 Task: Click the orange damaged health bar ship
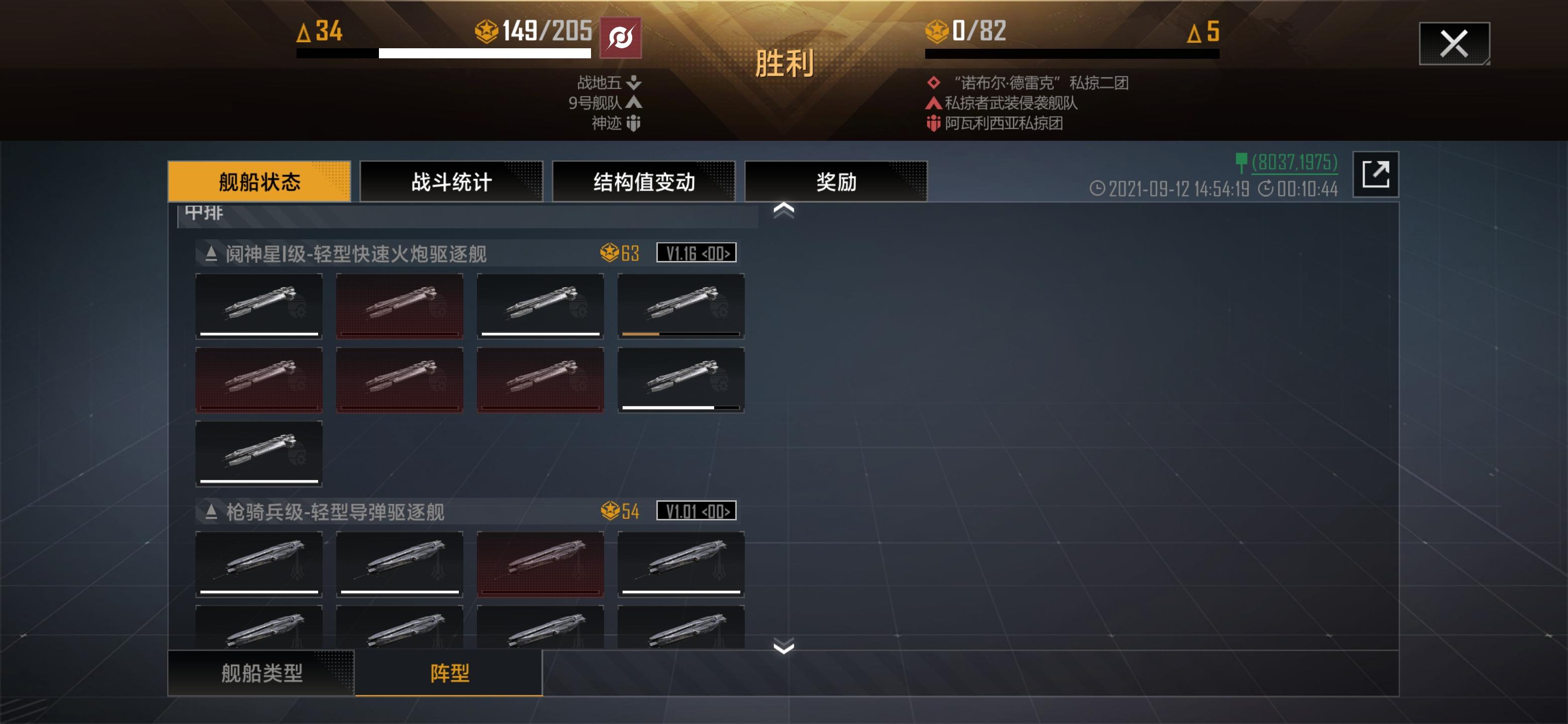point(681,306)
